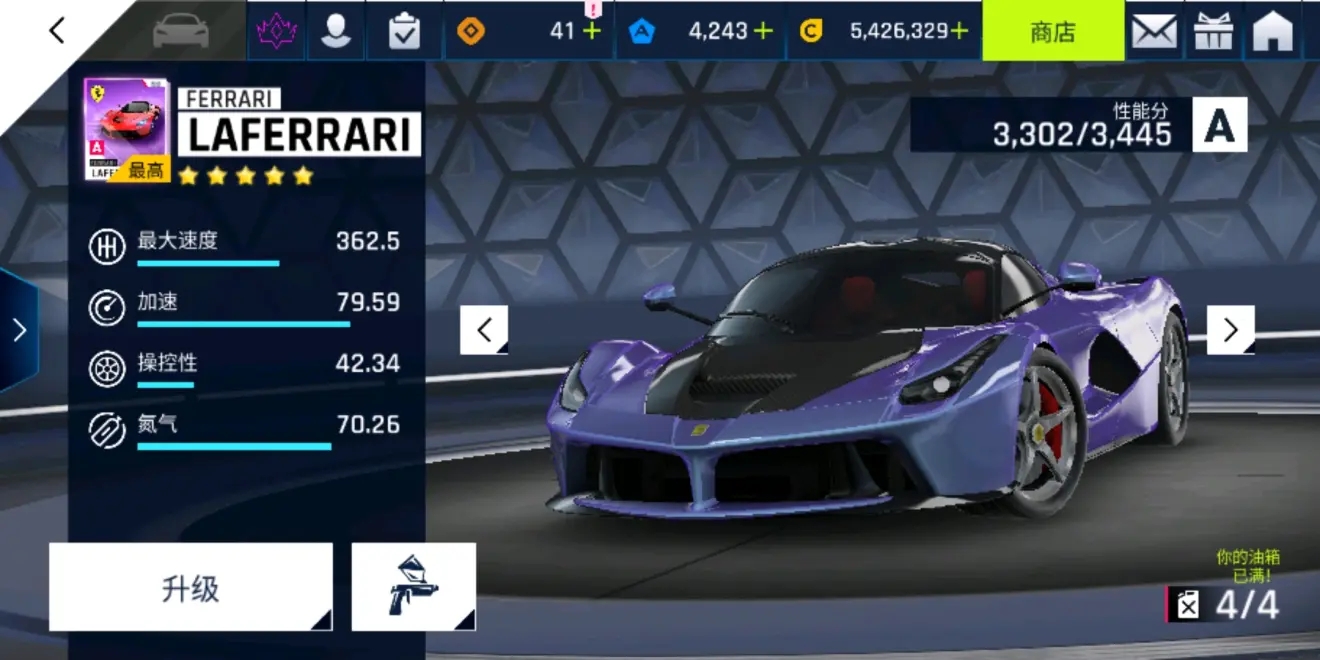Image resolution: width=1320 pixels, height=660 pixels.
Task: Open the daily missions clipboard icon
Action: [404, 32]
